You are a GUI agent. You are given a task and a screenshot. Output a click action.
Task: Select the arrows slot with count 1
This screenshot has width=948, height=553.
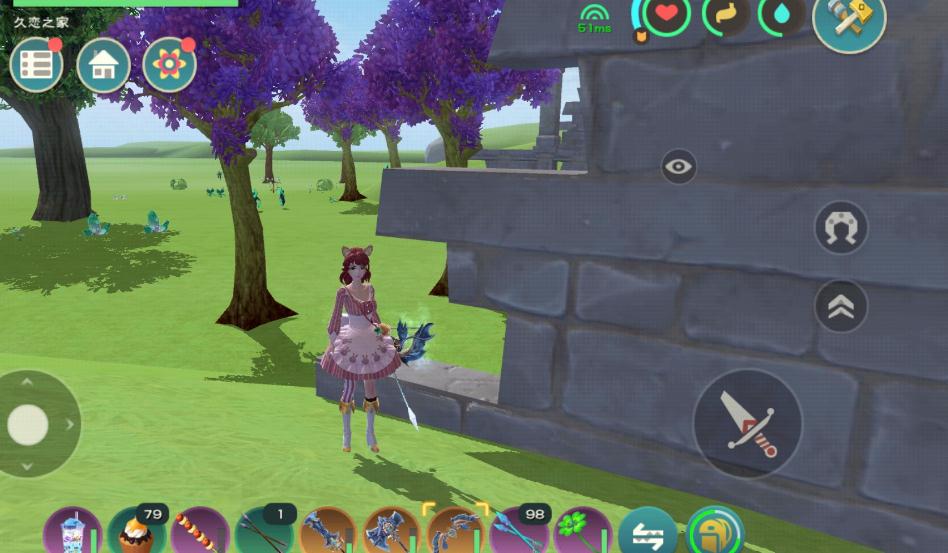tap(264, 531)
